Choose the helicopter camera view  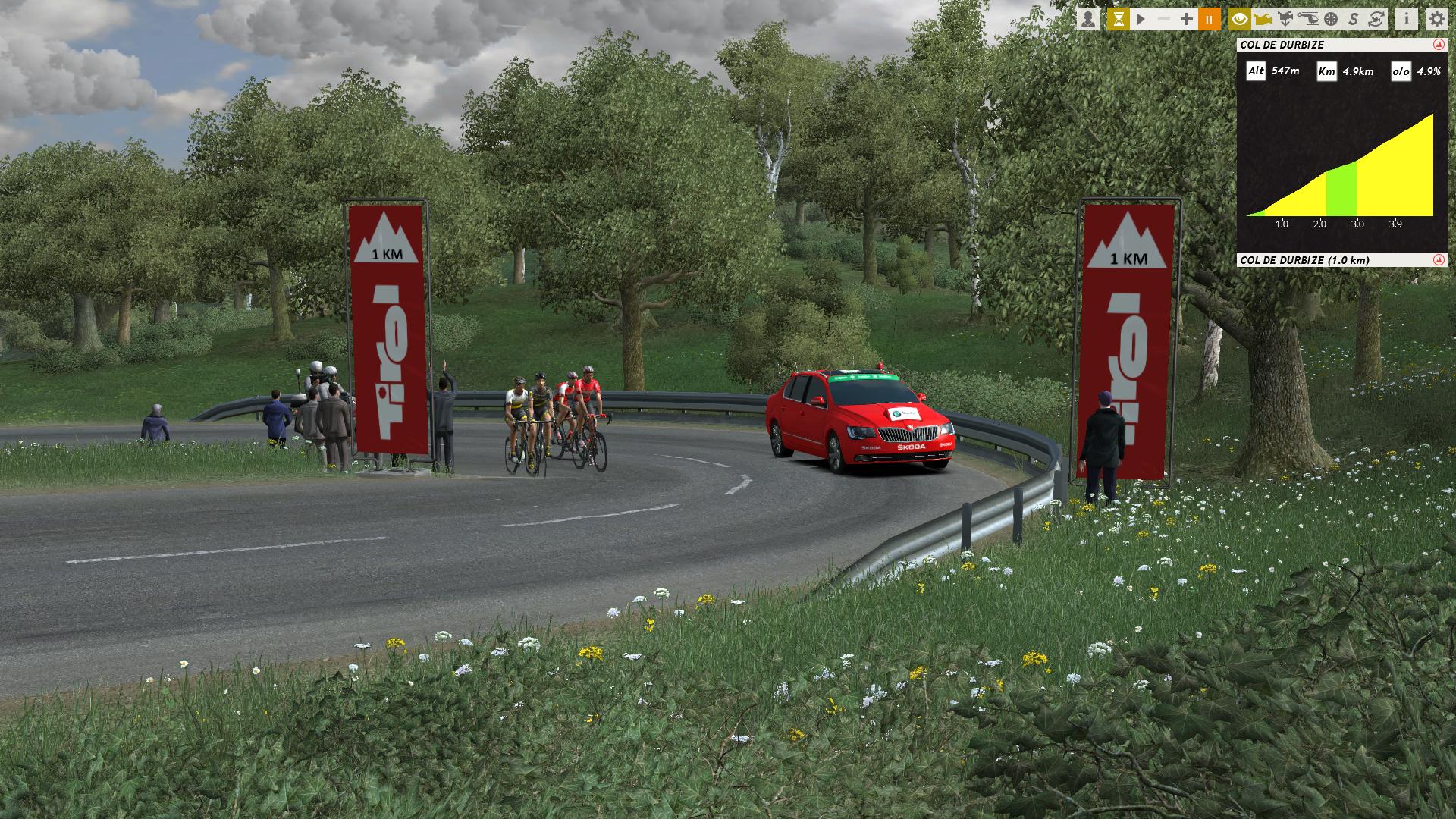[1308, 19]
